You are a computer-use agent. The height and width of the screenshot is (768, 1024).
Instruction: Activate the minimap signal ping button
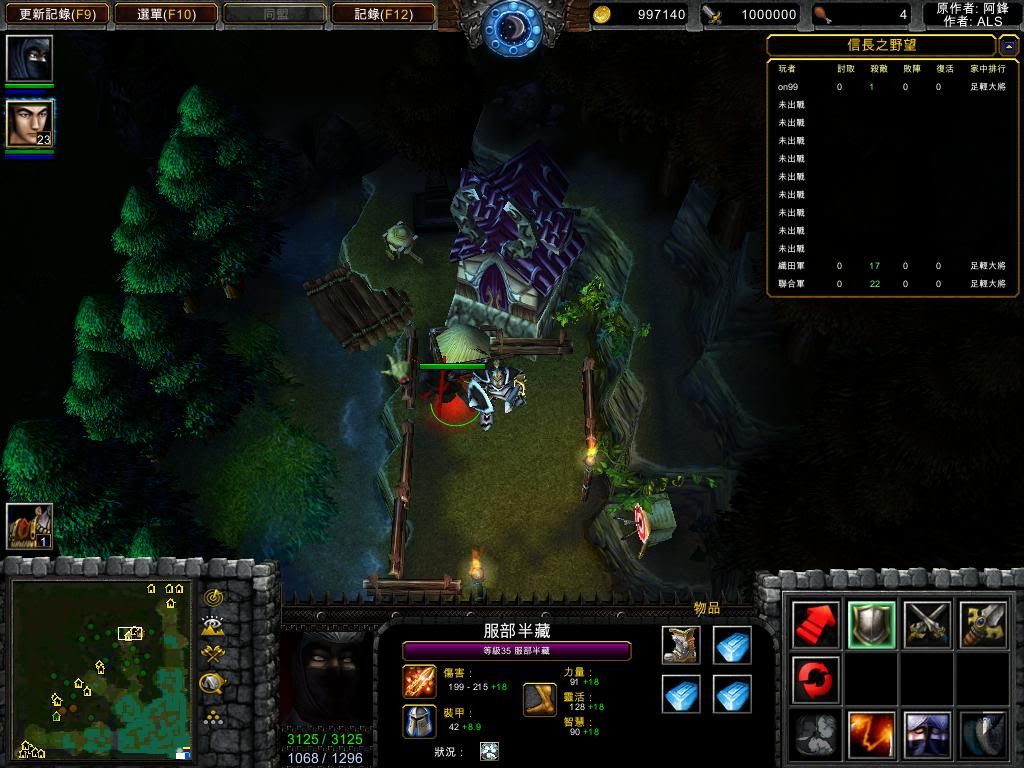coord(213,597)
